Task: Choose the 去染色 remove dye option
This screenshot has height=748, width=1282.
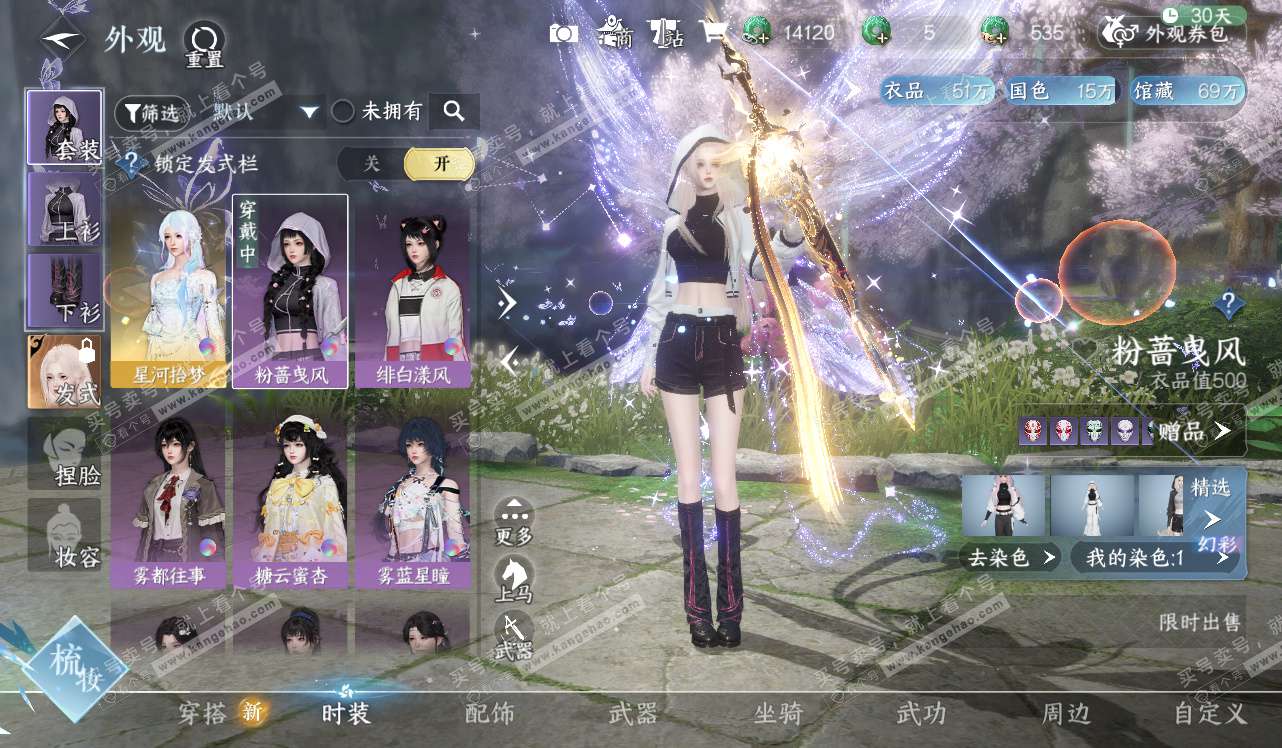Action: pos(1010,557)
